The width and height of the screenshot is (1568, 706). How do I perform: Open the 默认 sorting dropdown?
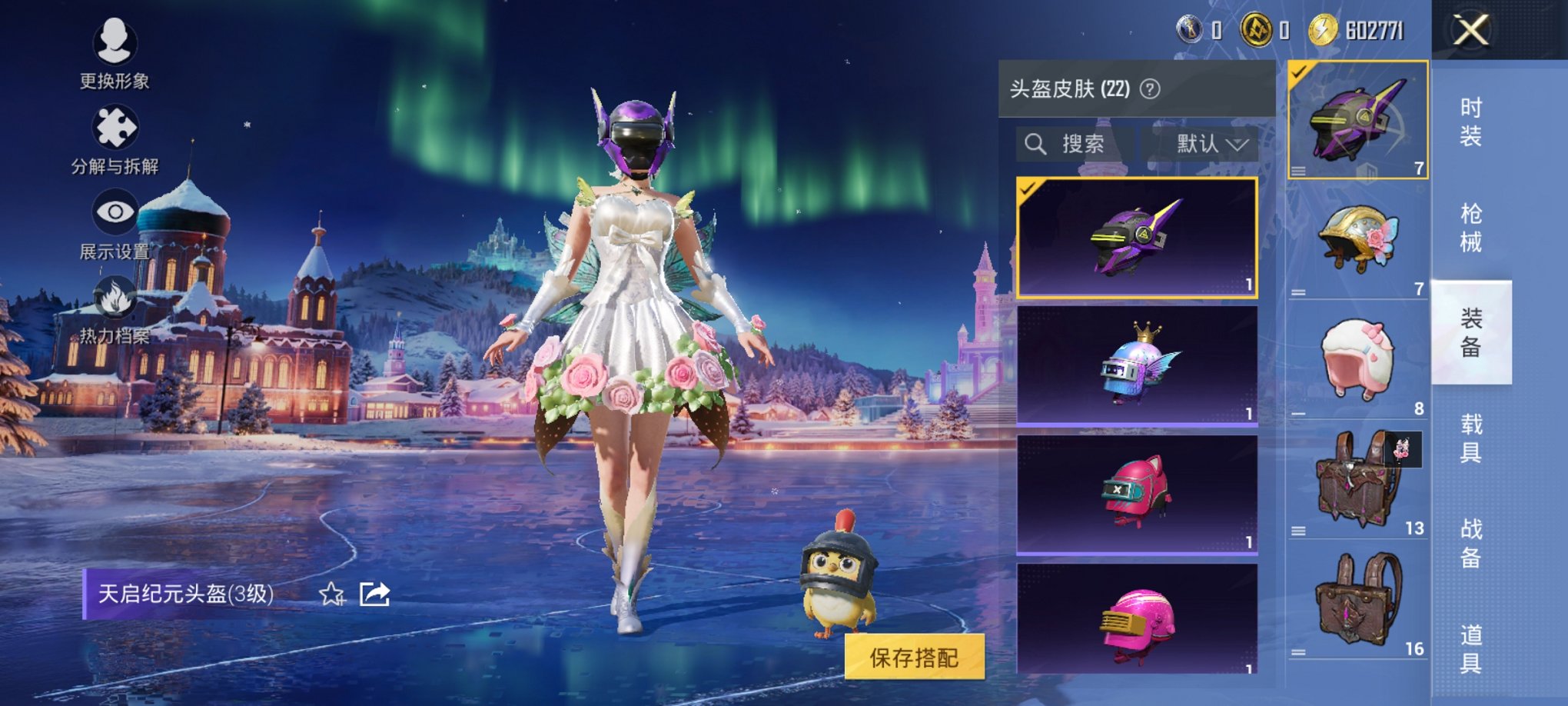coord(1208,144)
